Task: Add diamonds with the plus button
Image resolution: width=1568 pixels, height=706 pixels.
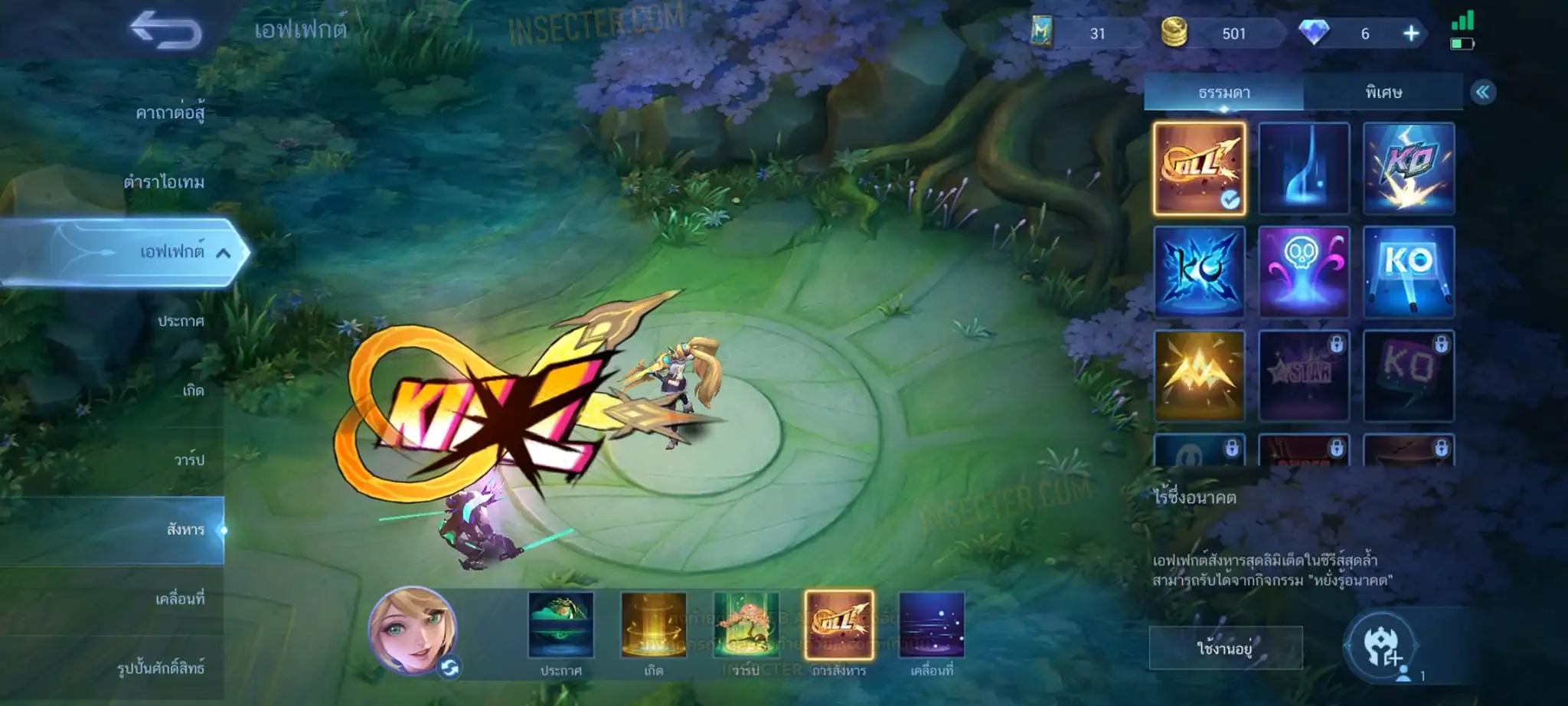Action: coord(1410,34)
